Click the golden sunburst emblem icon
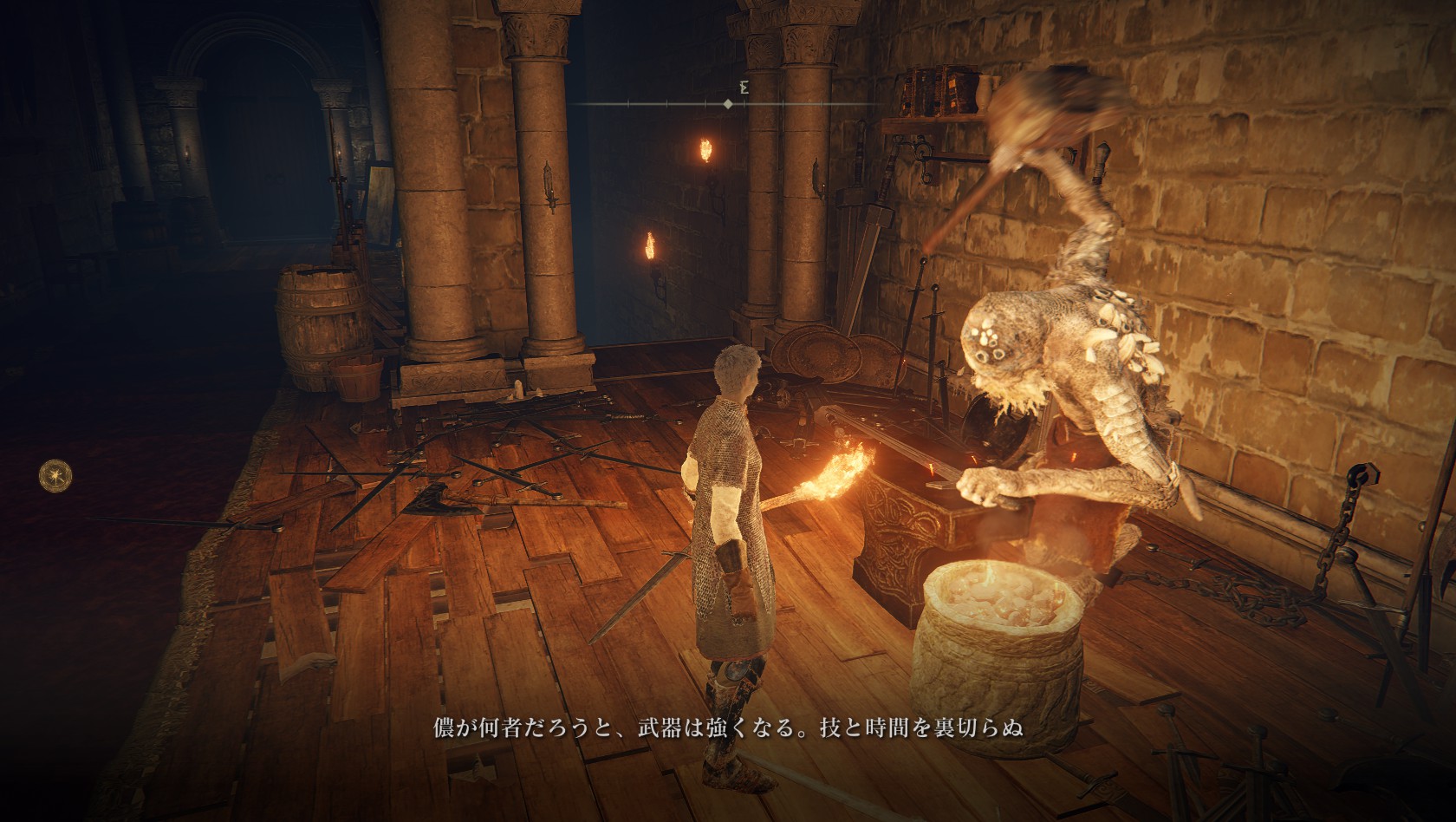1456x822 pixels. (x=55, y=474)
